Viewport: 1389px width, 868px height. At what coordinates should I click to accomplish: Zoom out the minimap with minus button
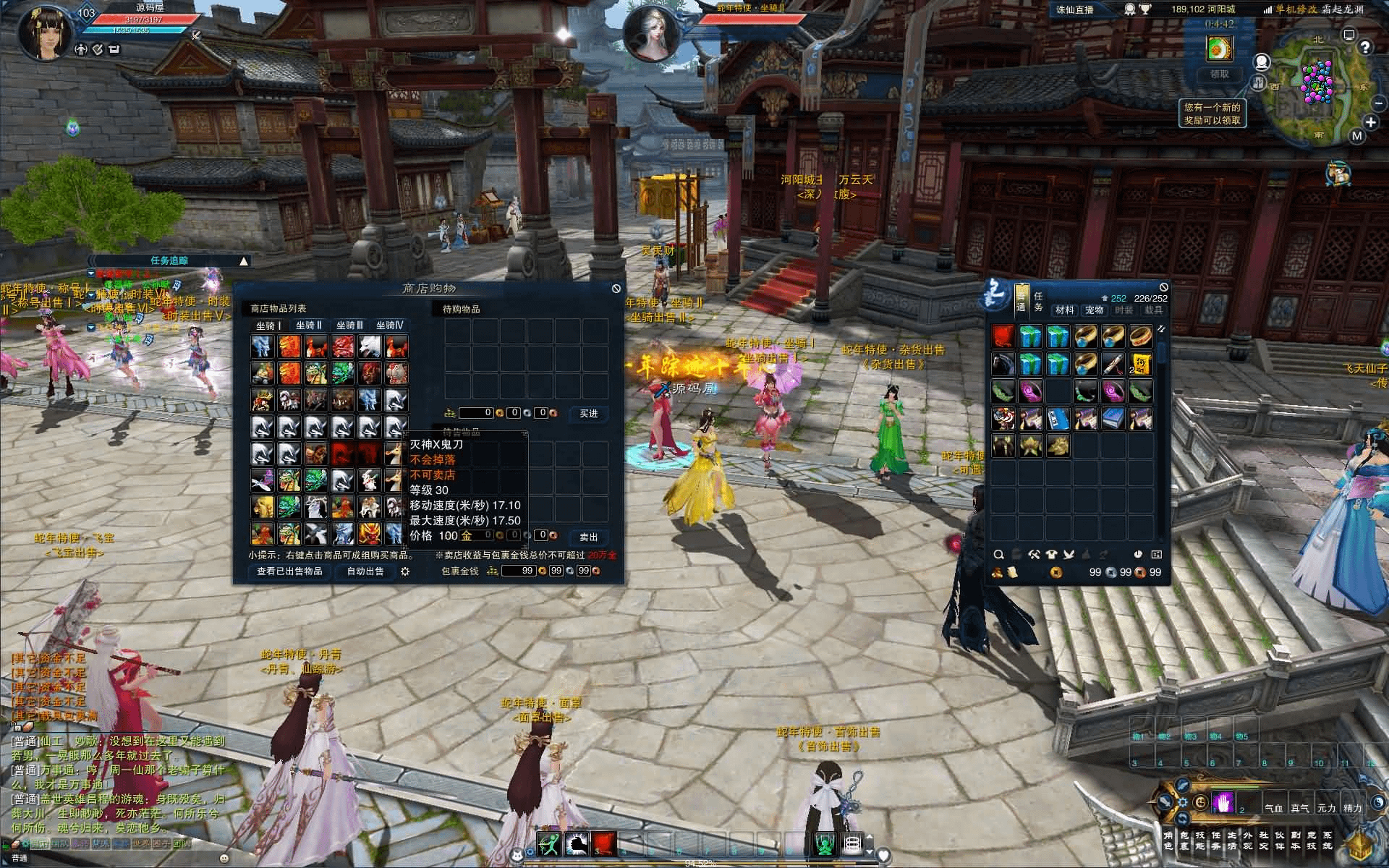click(1379, 104)
